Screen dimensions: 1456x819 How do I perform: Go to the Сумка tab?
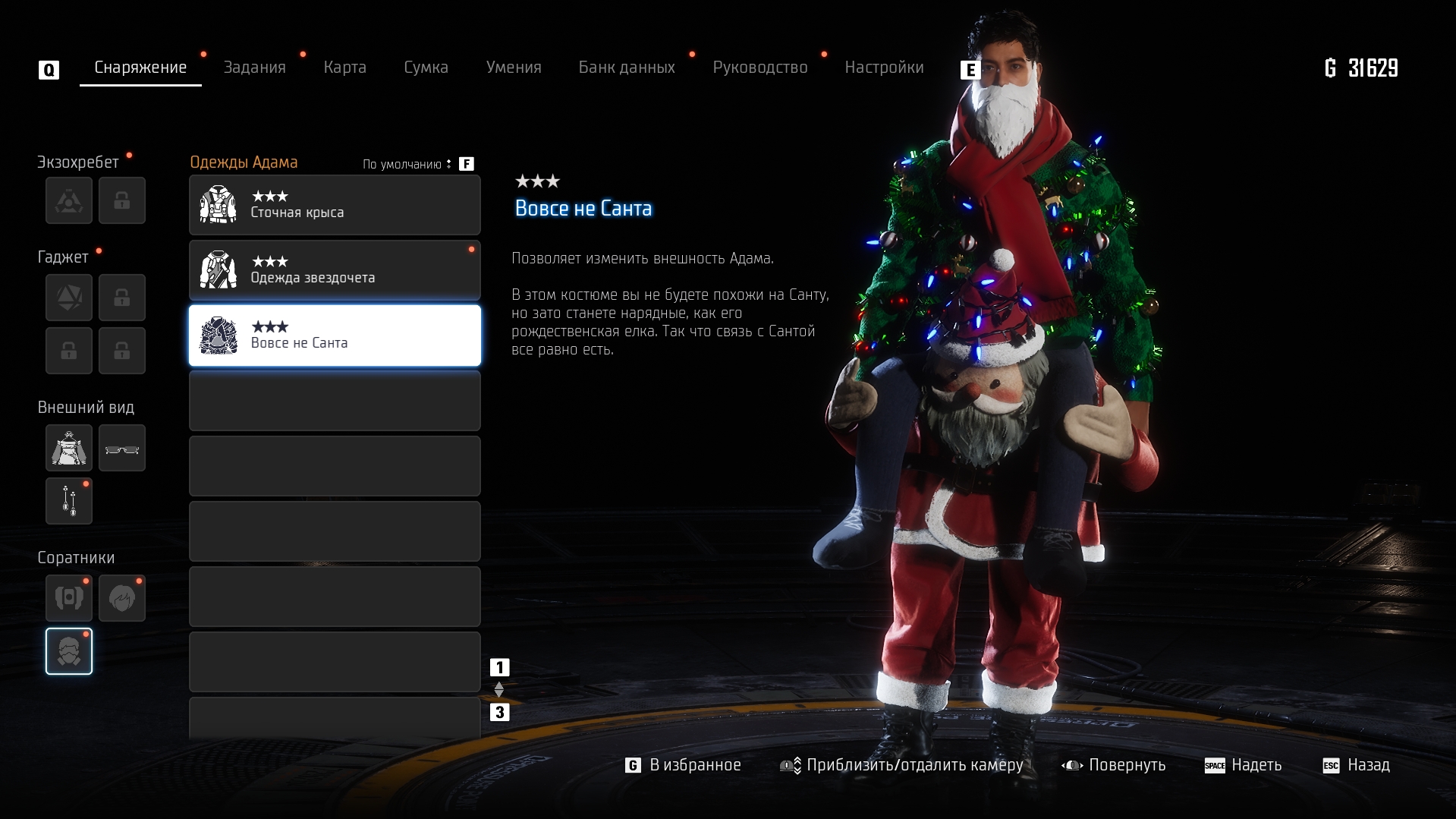[426, 68]
